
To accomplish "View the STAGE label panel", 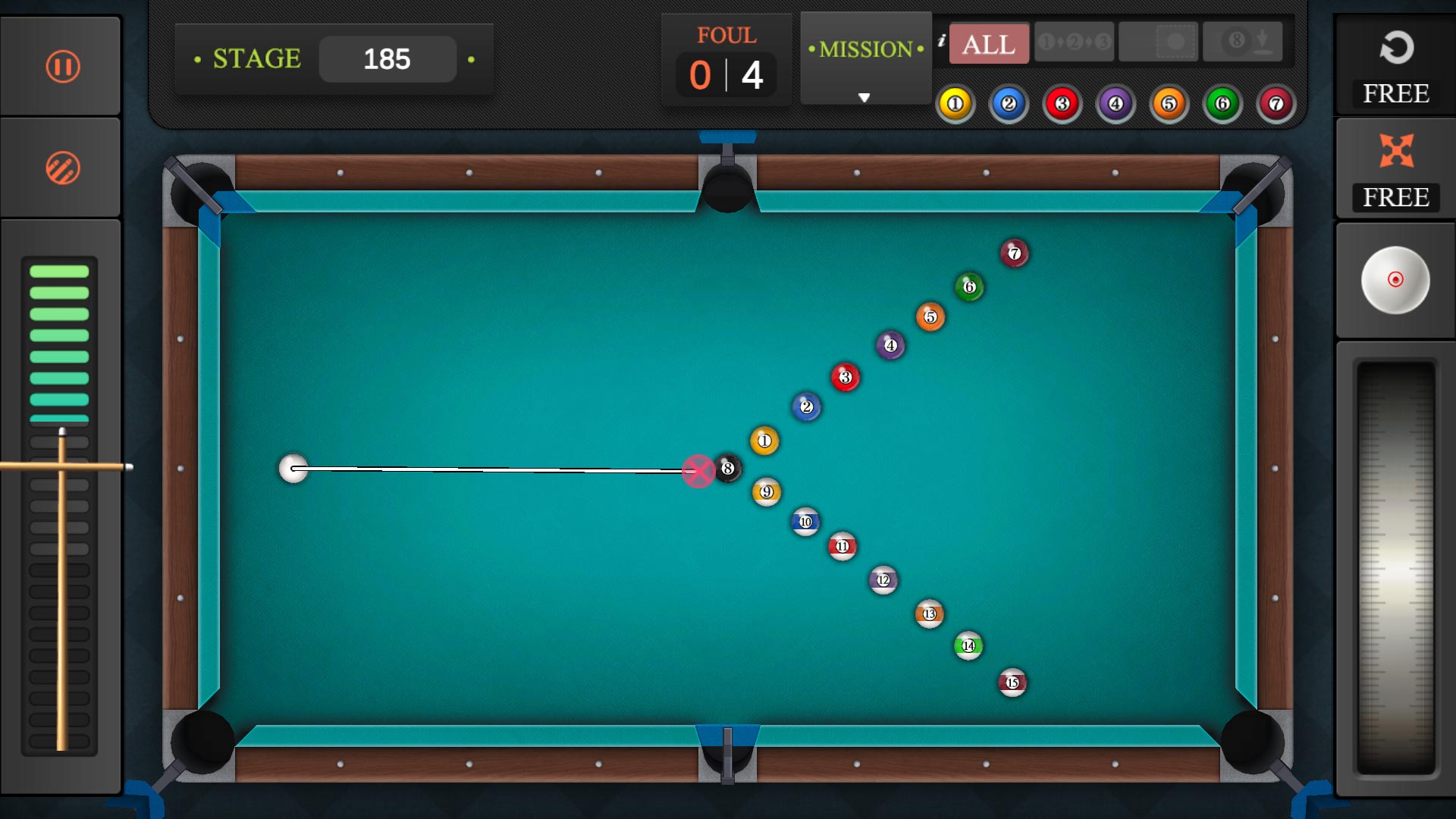I will coord(254,57).
